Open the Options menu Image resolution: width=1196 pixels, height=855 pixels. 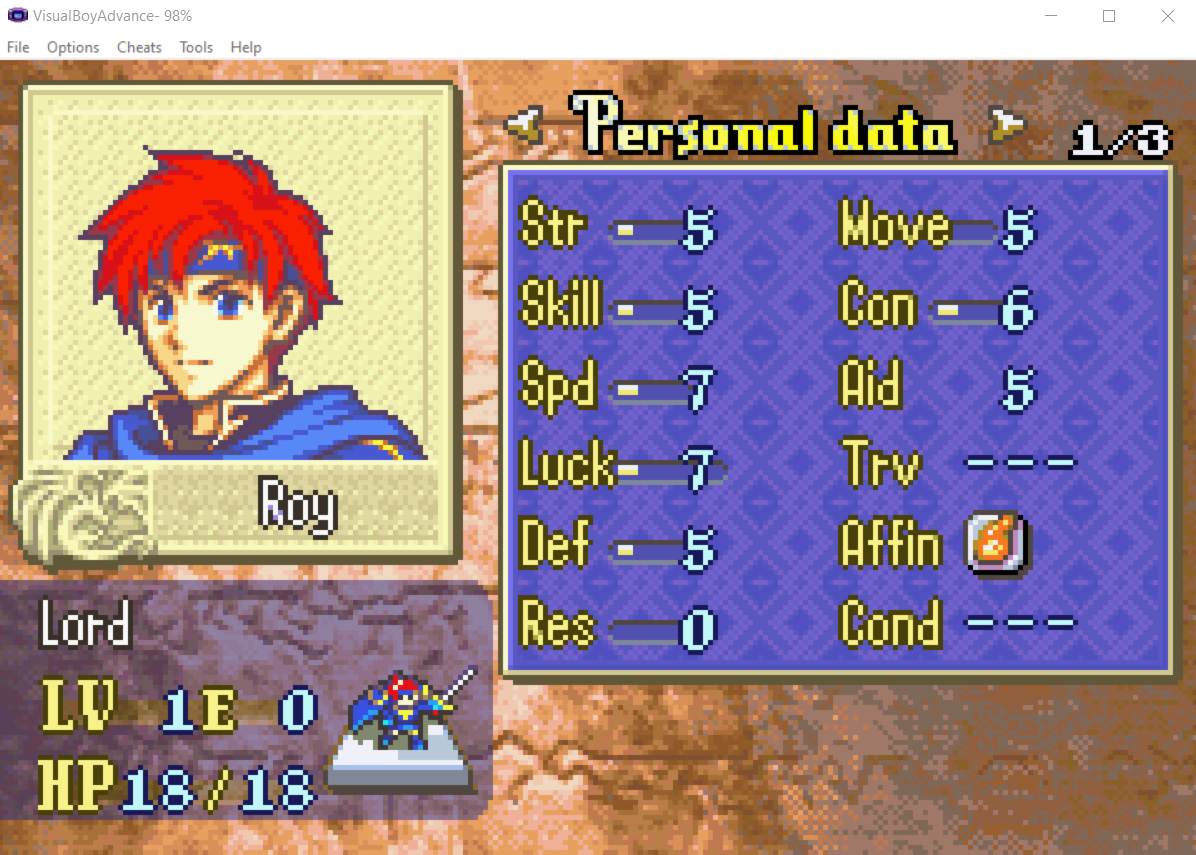coord(73,47)
